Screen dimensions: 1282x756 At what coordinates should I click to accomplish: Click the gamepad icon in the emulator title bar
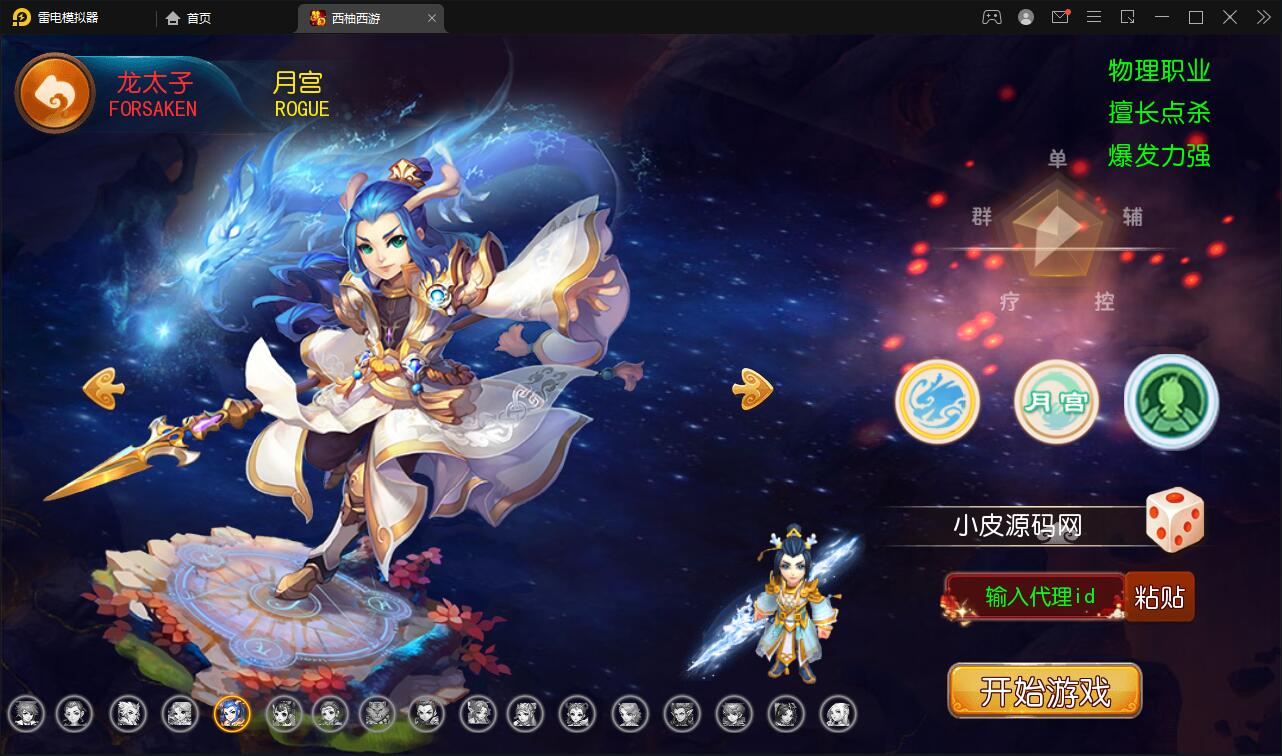coord(991,17)
